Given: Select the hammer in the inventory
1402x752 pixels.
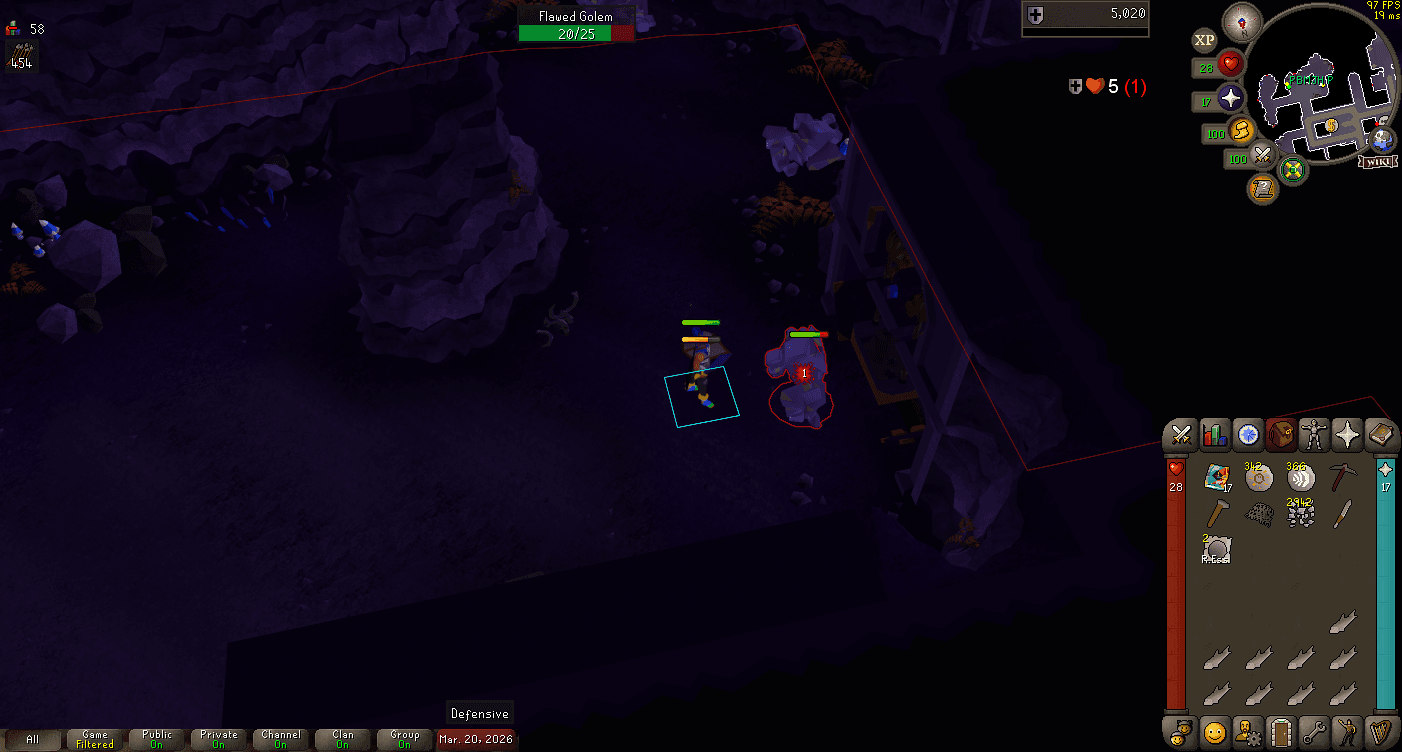Looking at the screenshot, I should pyautogui.click(x=1216, y=514).
